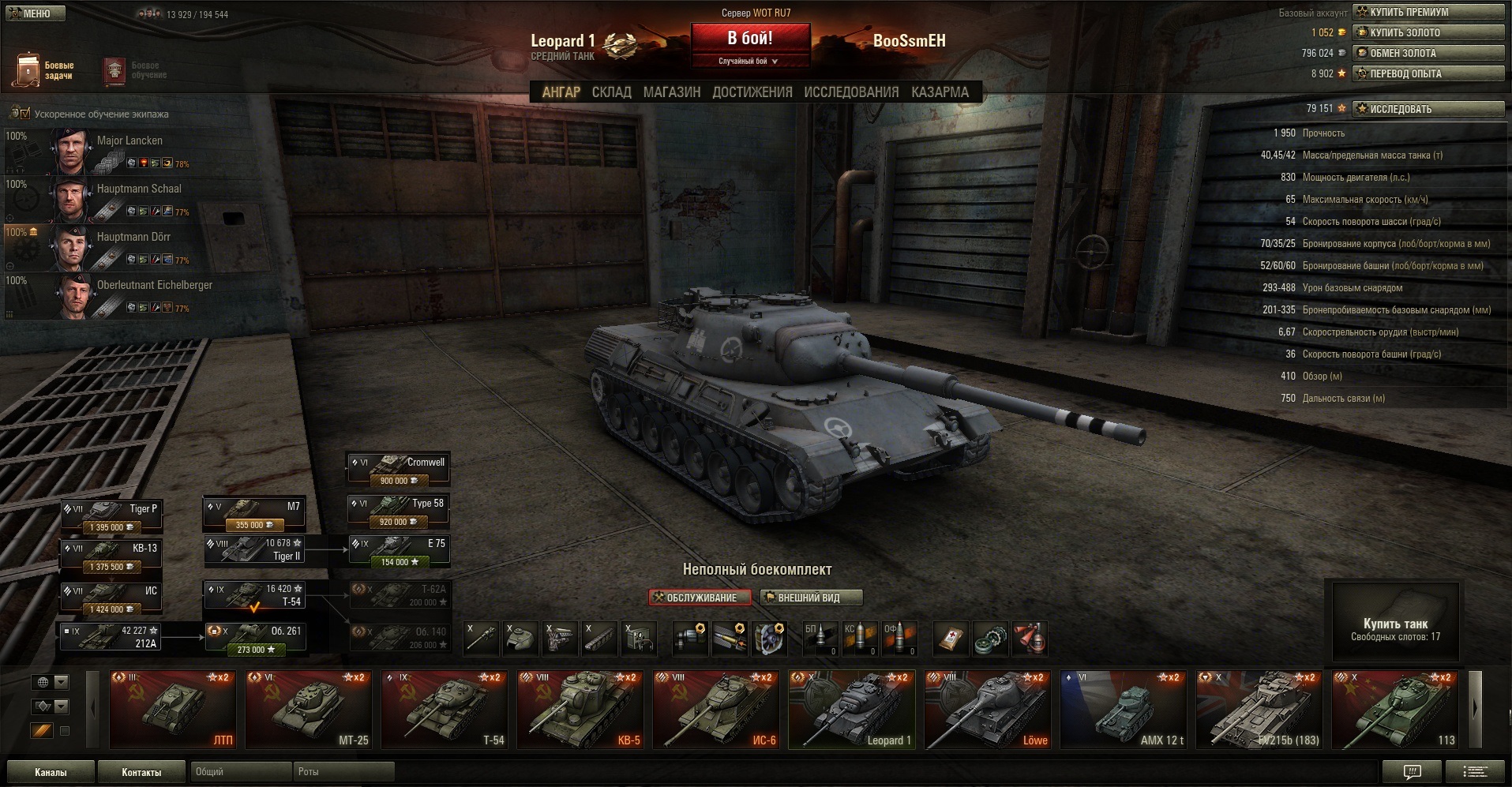
Task: Choose the ПЕРЕВОД ОПЫТА button
Action: [1428, 73]
